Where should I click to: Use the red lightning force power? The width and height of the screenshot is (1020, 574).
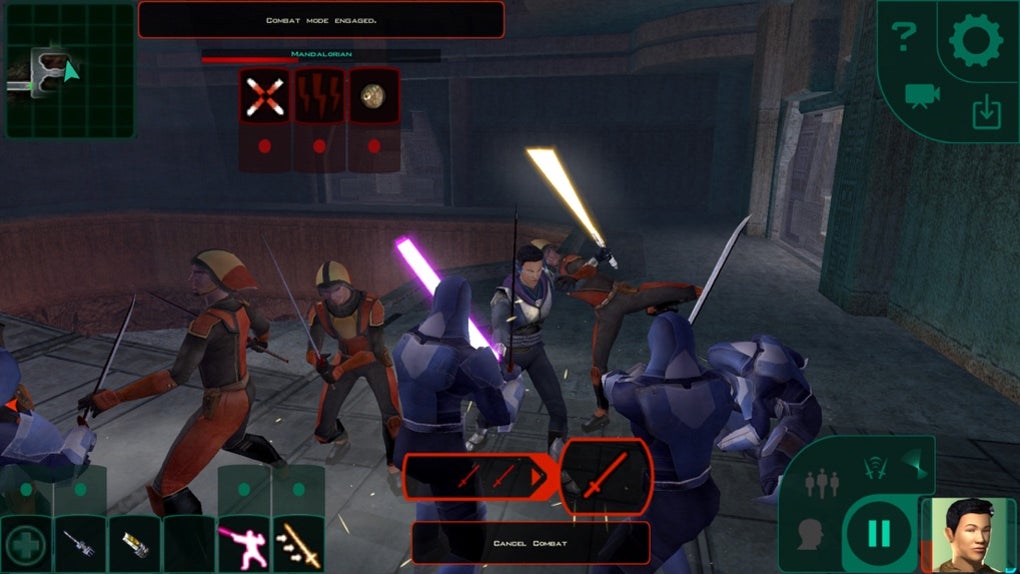click(320, 96)
